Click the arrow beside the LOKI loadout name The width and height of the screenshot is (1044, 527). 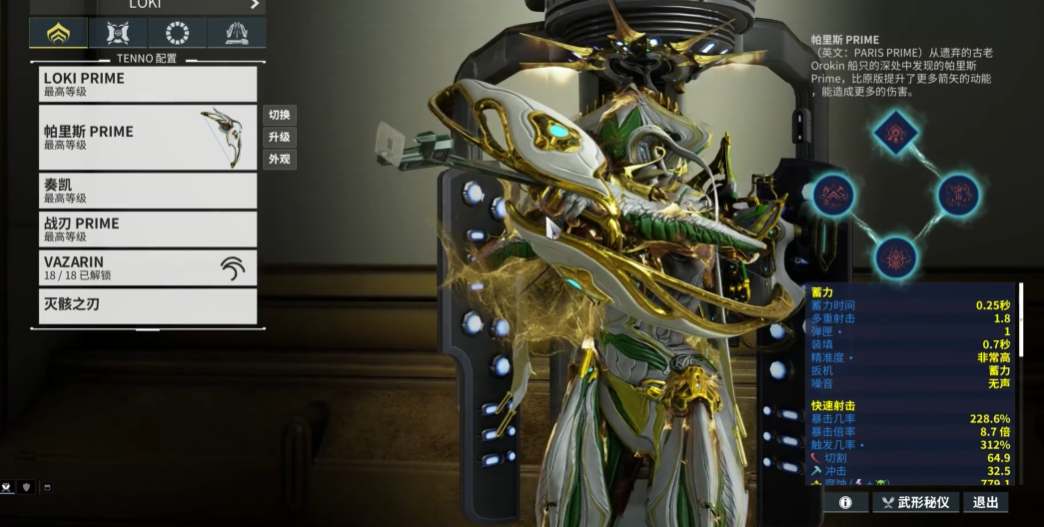[255, 5]
